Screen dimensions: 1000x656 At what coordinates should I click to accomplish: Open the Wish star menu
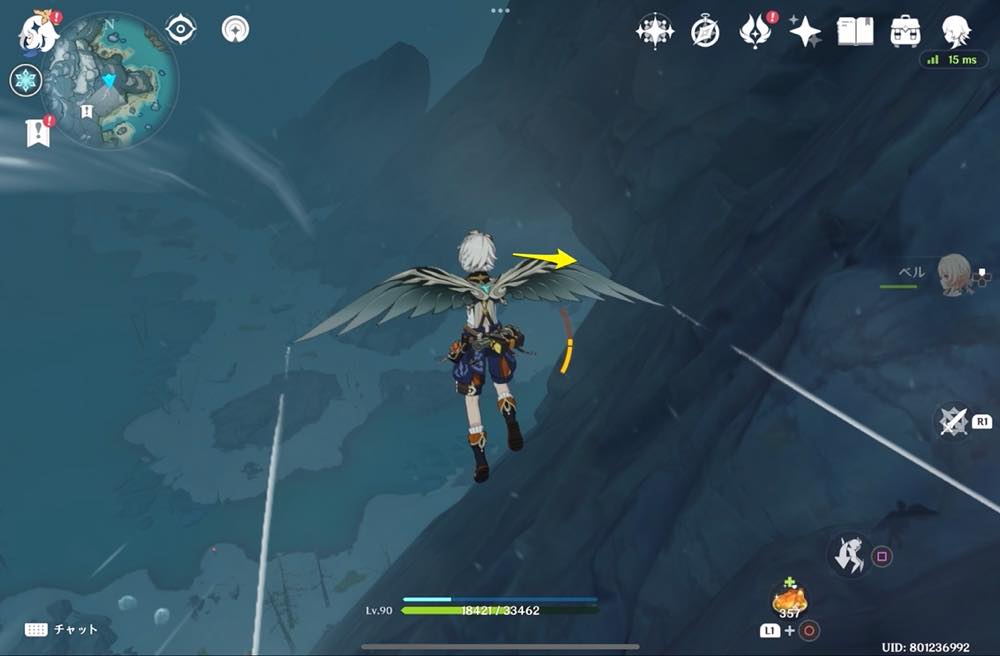654,31
